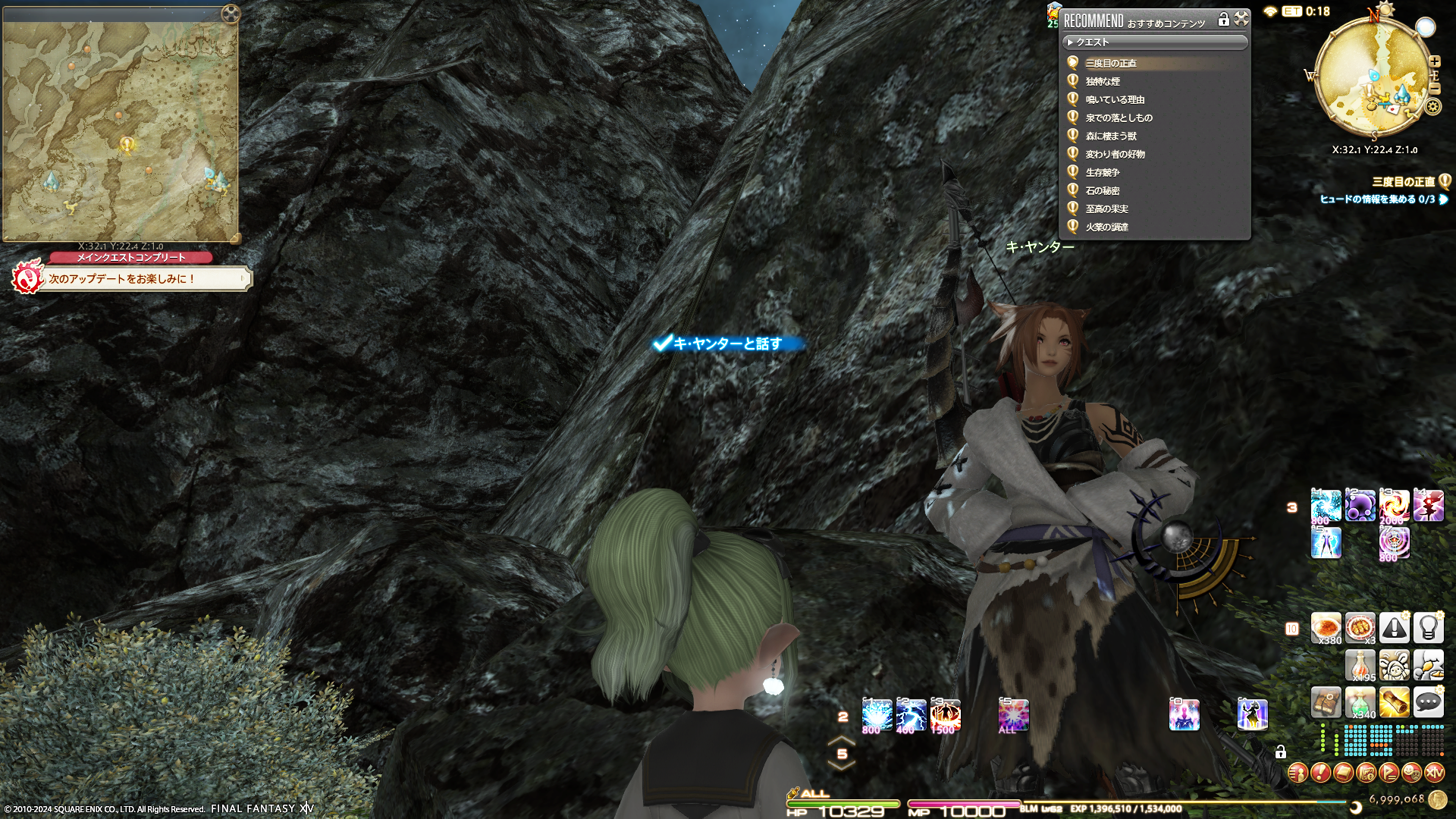Use the rainbow burst ability marked ALL
The image size is (1456, 819).
coord(1013,715)
